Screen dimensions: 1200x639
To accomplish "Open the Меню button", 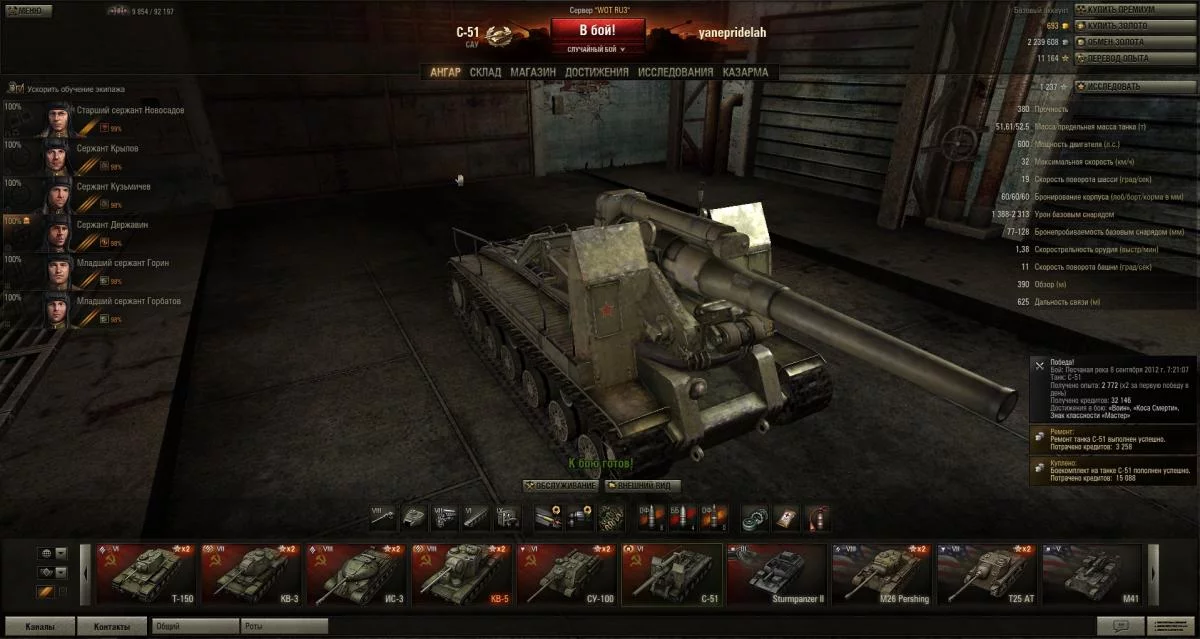I will (27, 10).
